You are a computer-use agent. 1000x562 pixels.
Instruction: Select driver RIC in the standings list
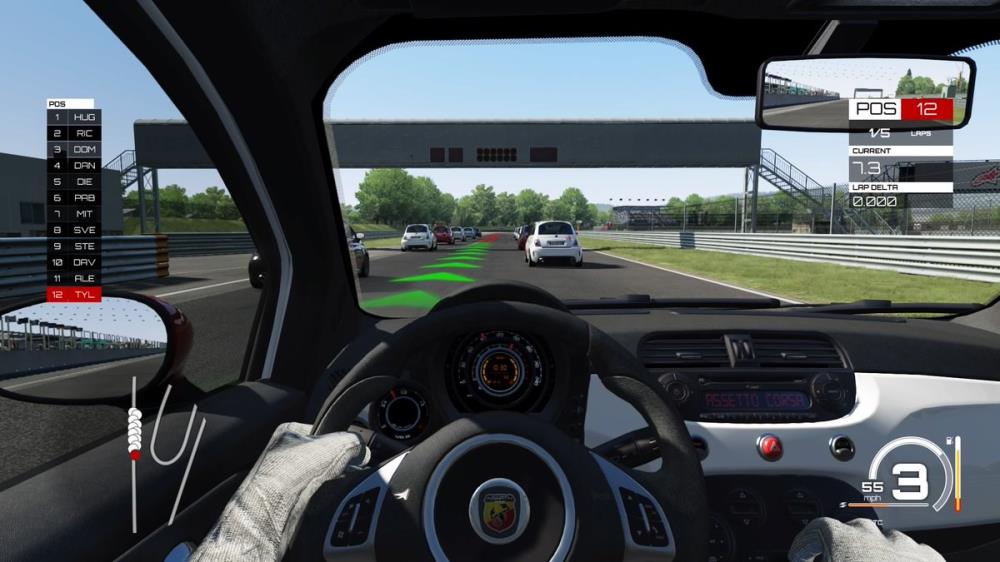tap(73, 133)
